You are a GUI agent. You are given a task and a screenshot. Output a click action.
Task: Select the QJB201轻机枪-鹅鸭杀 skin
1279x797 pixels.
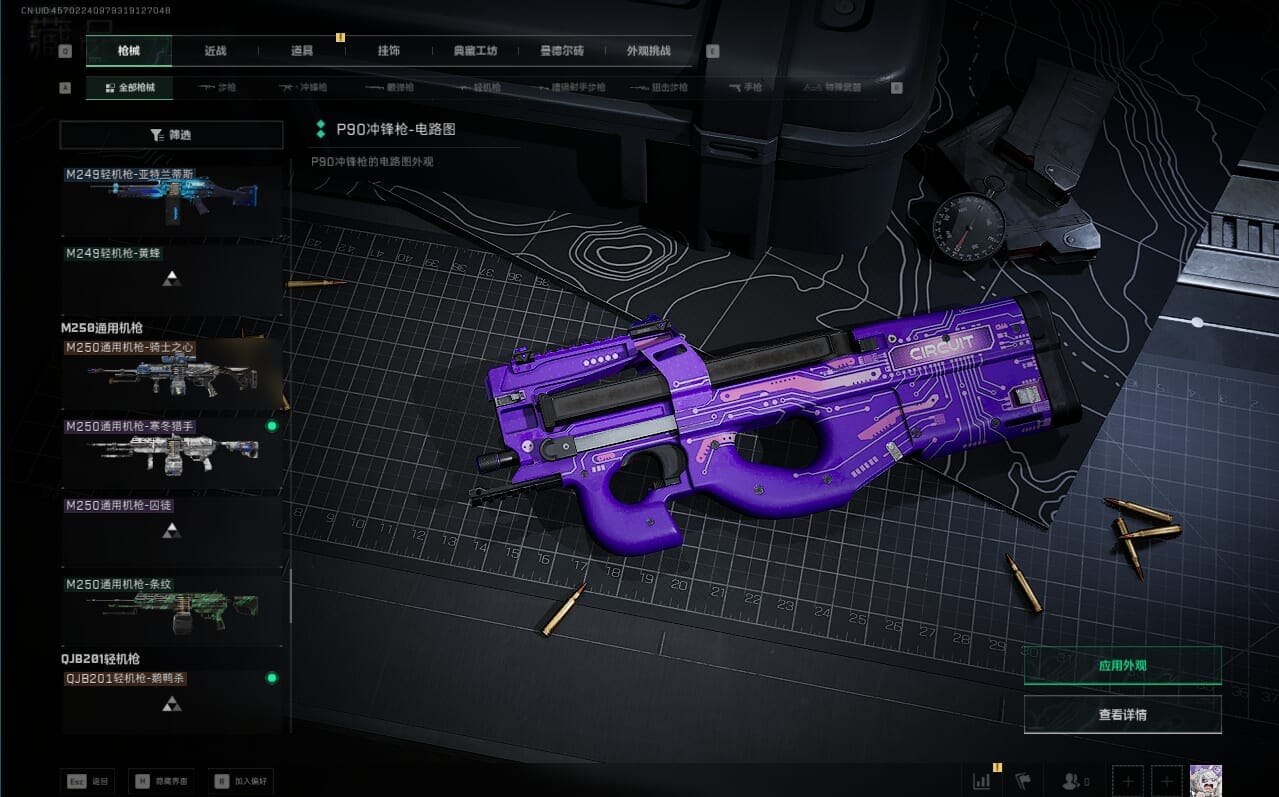coord(173,702)
